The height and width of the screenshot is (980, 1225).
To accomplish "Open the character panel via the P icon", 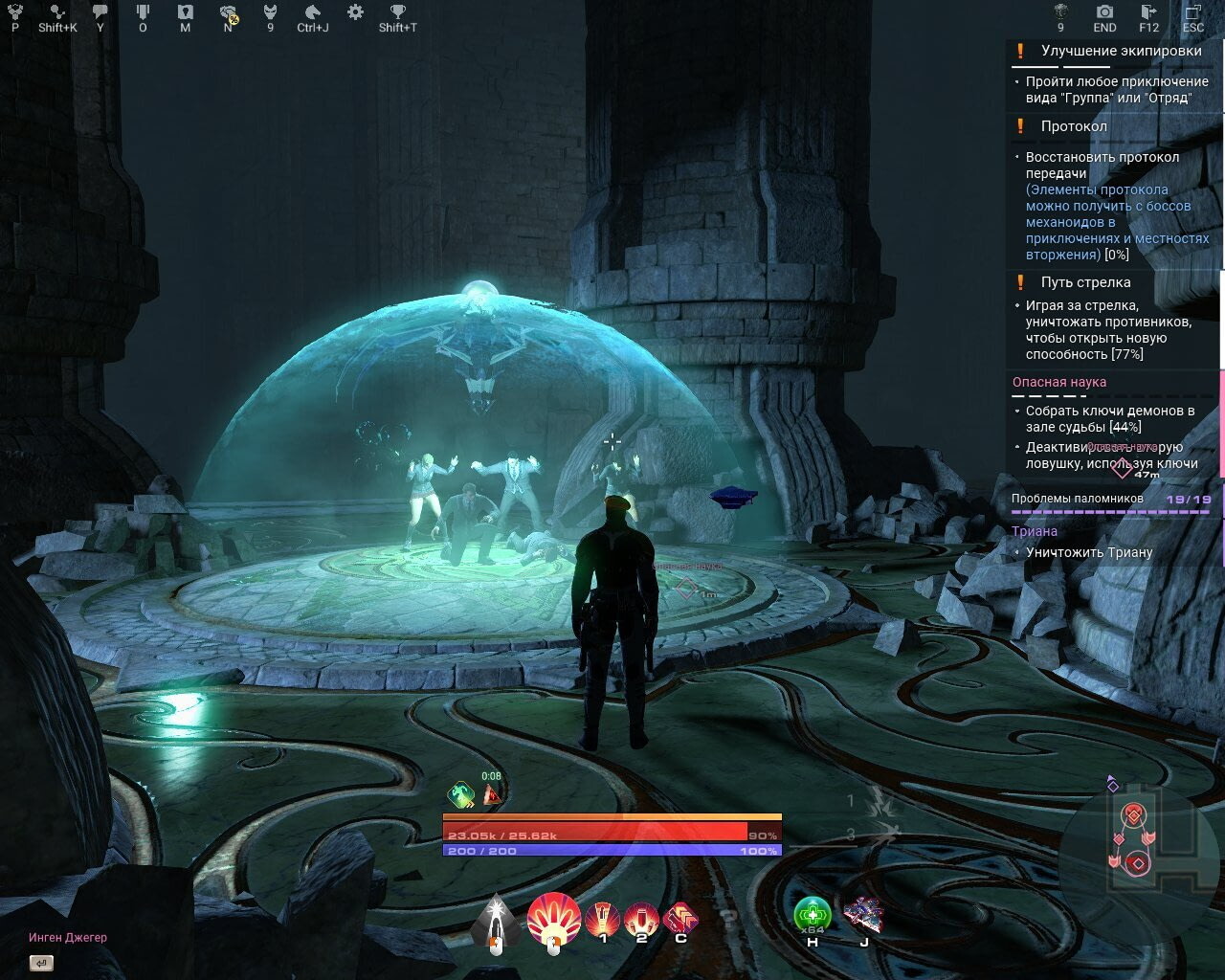I will [x=13, y=14].
